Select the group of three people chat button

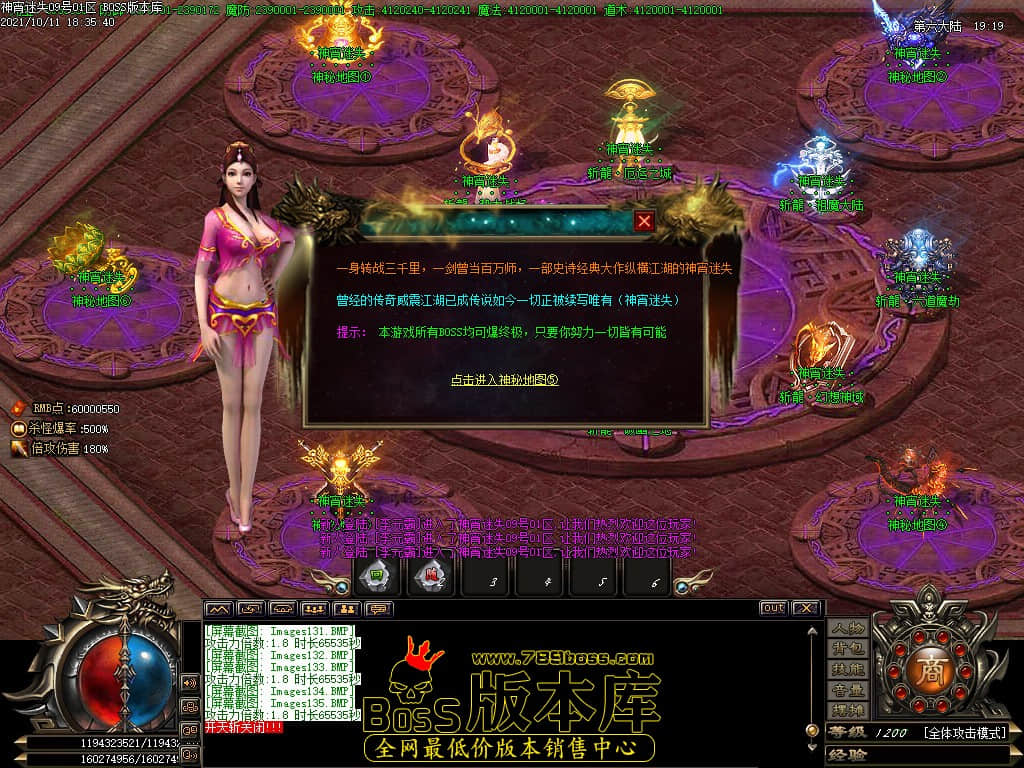point(315,608)
